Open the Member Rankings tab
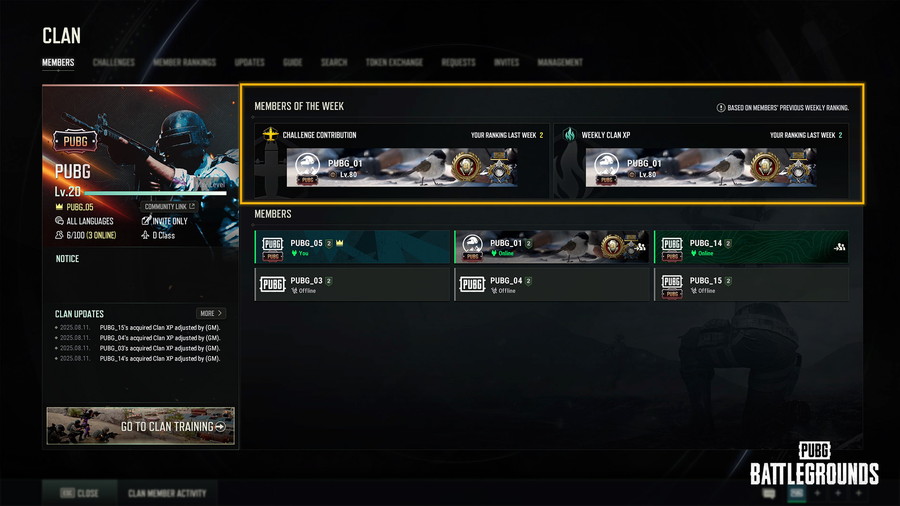The image size is (900, 506). [184, 62]
